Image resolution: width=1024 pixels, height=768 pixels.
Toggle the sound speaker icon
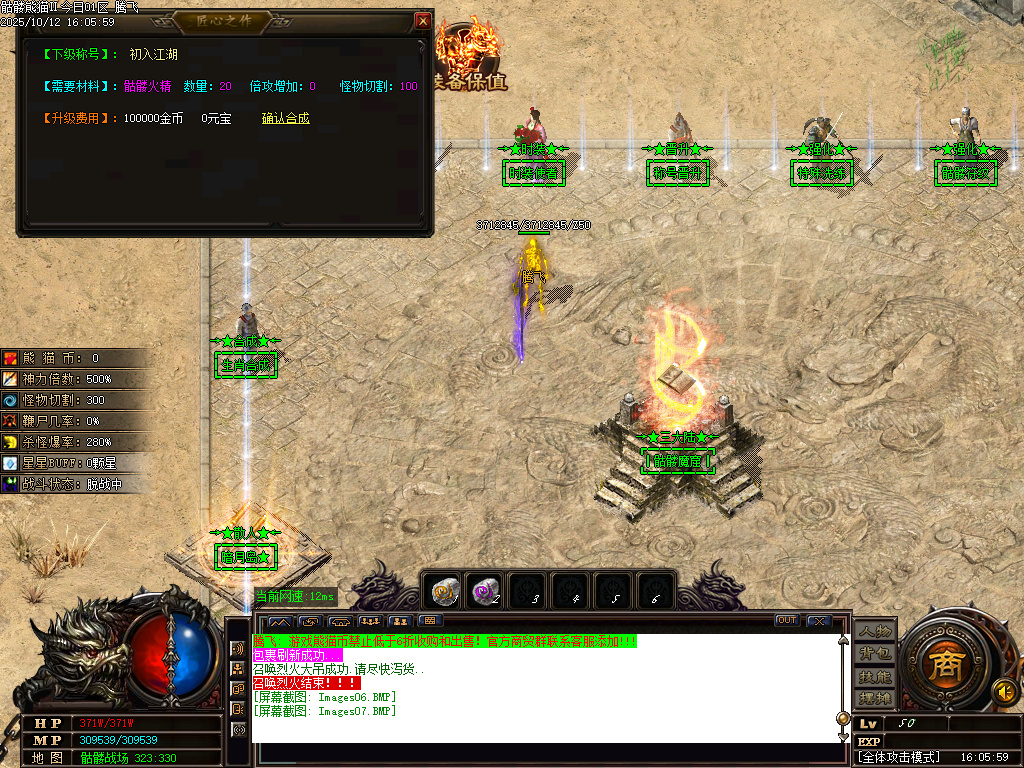point(1003,691)
